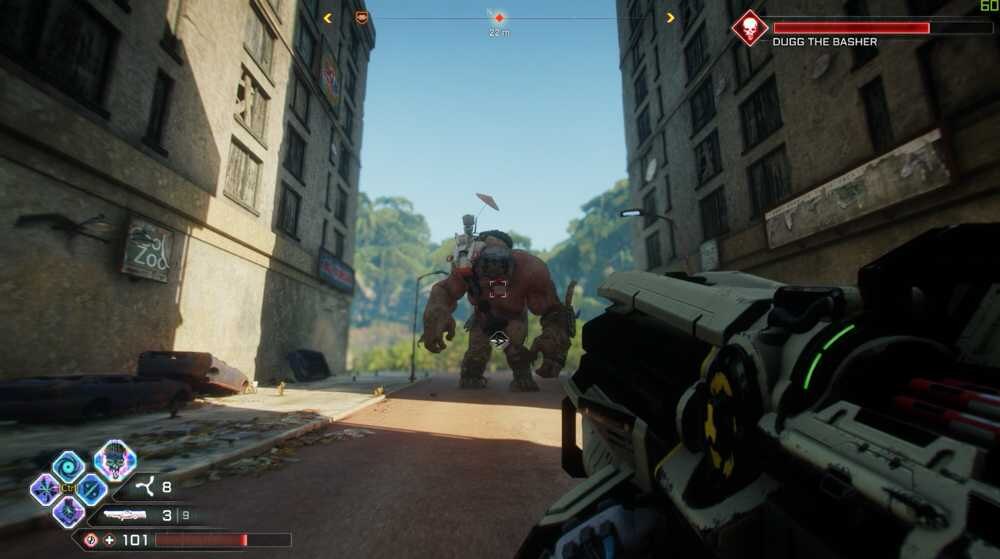Use the health infusion plus icon
The image size is (1000, 559).
point(109,540)
